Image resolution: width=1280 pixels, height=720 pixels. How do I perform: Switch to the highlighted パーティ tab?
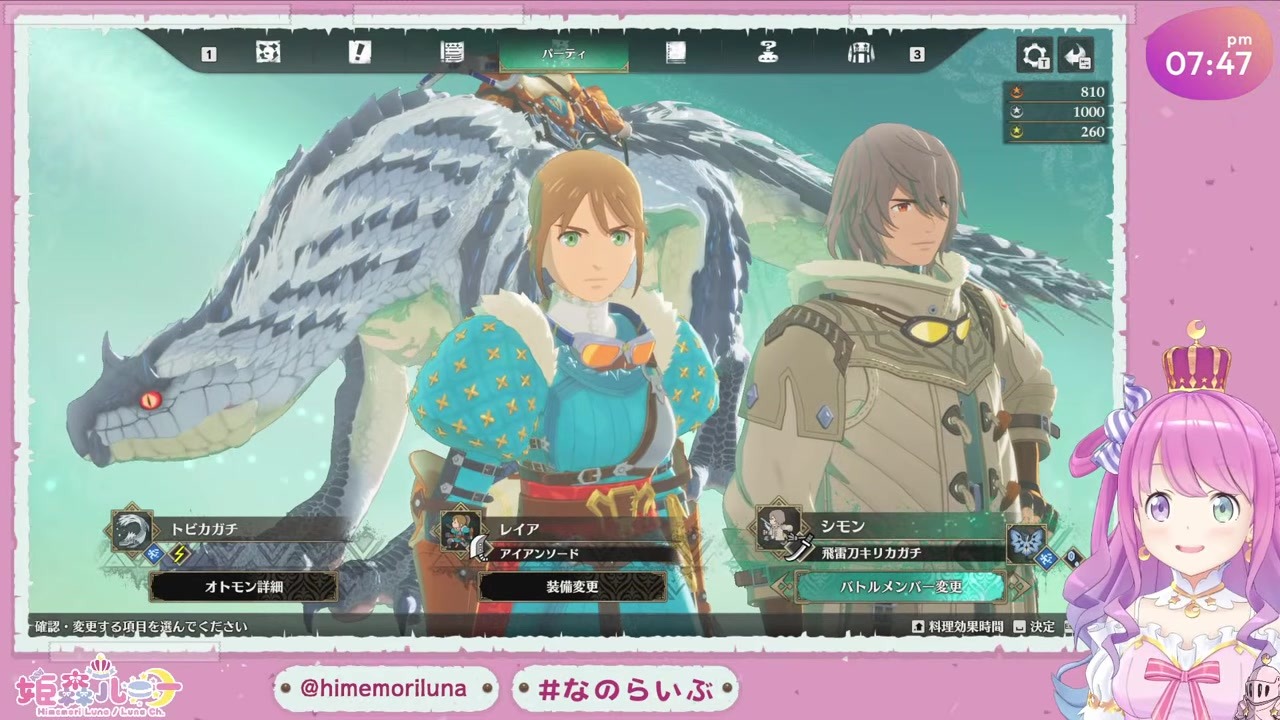click(x=564, y=54)
